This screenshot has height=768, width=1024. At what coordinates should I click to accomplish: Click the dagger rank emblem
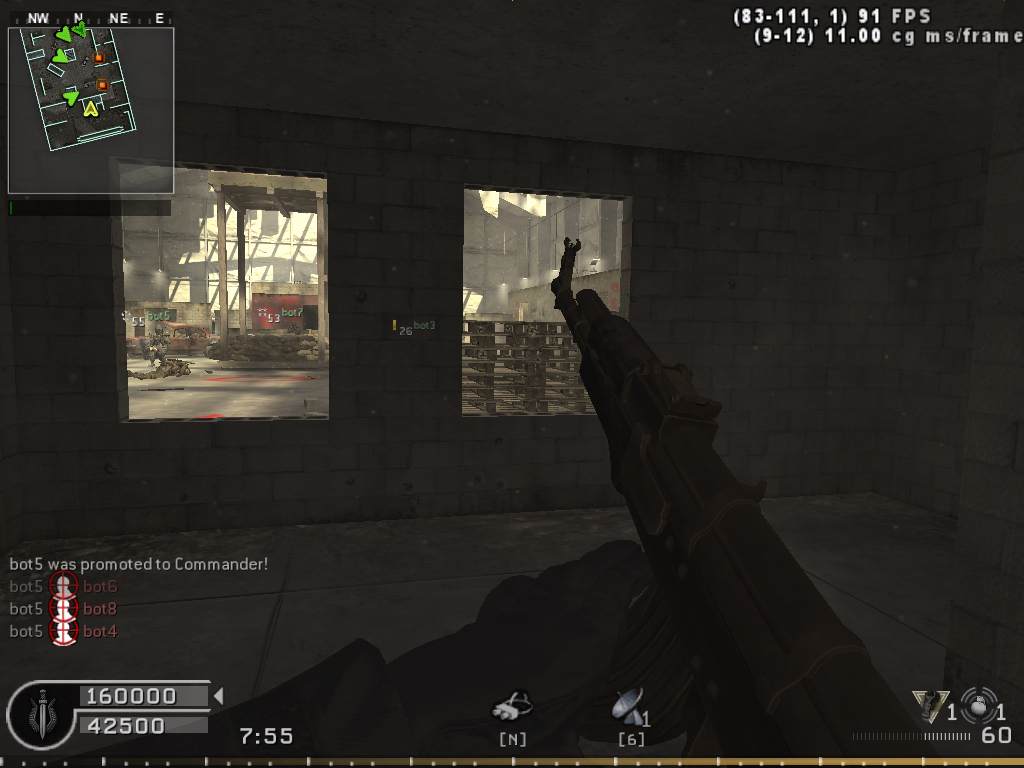[x=40, y=713]
